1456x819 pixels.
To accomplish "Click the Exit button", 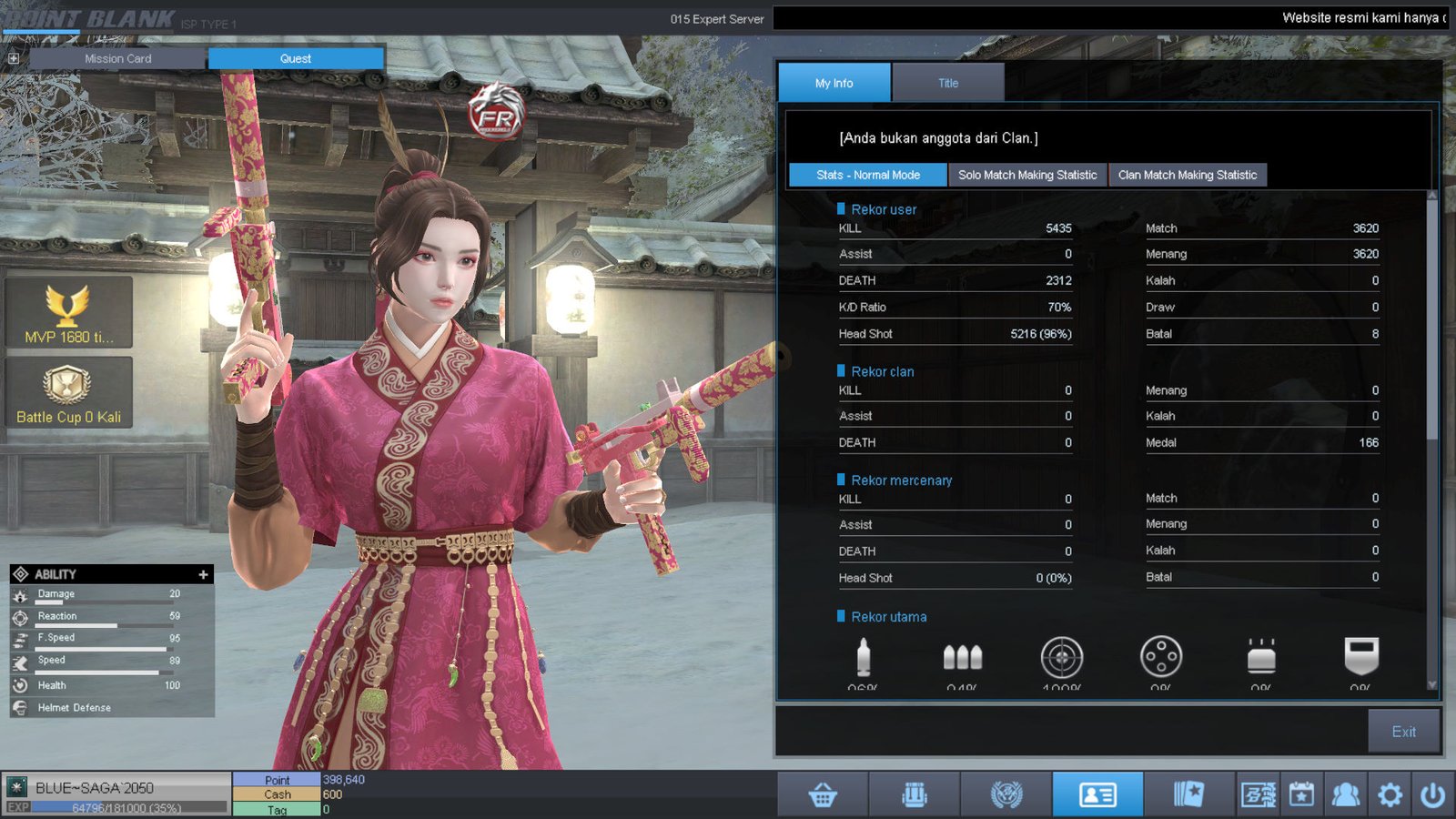I will click(1403, 731).
